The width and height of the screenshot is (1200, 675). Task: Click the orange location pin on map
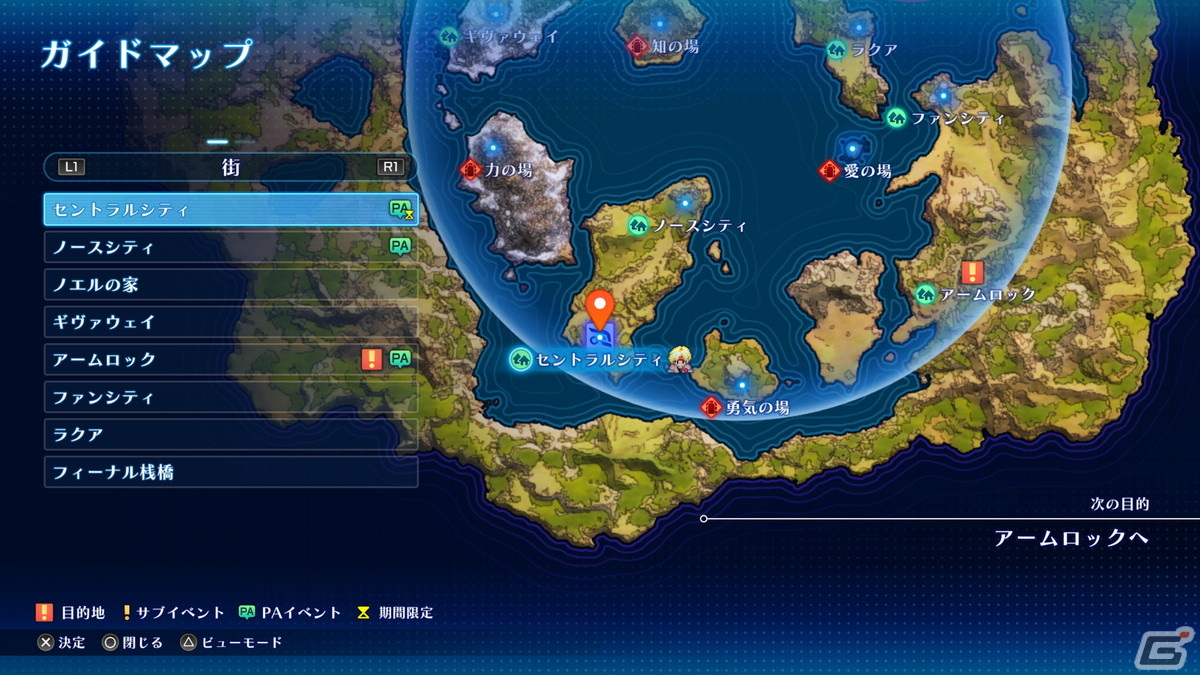pyautogui.click(x=600, y=306)
